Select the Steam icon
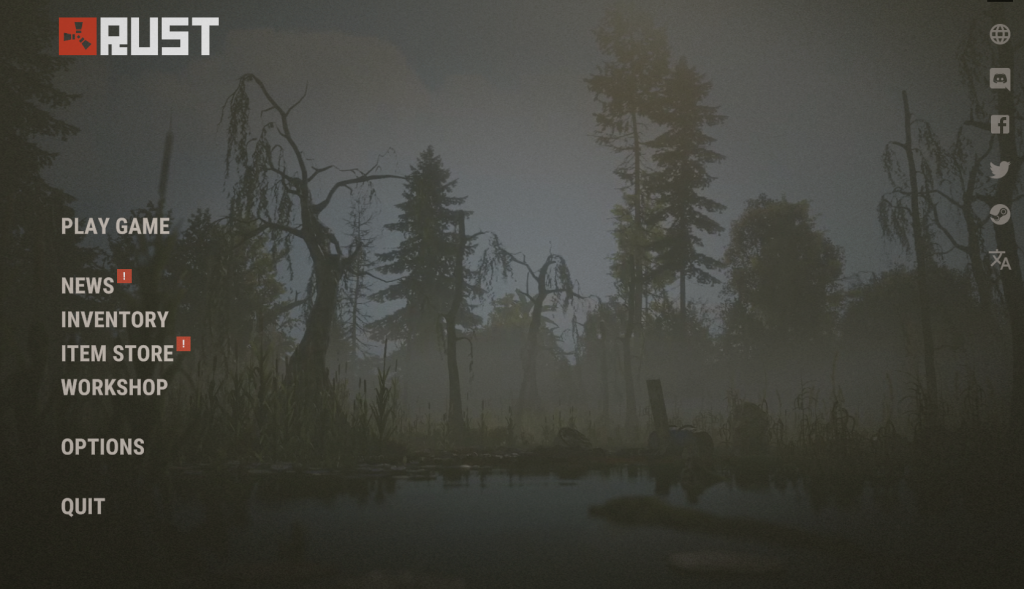 pos(1000,214)
